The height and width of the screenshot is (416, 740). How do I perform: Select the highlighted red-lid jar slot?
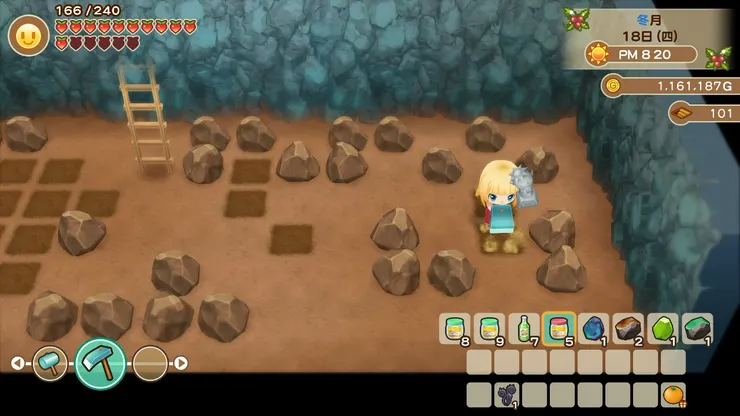[x=558, y=328]
